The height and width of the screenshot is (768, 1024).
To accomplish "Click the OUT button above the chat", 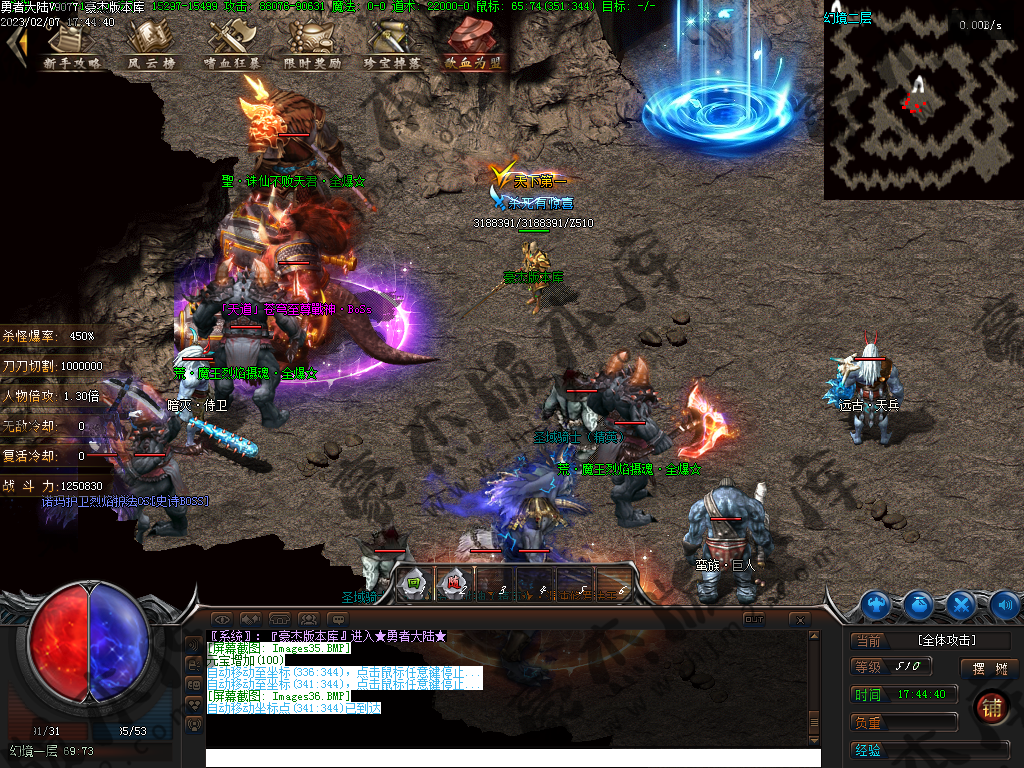I will [x=754, y=619].
